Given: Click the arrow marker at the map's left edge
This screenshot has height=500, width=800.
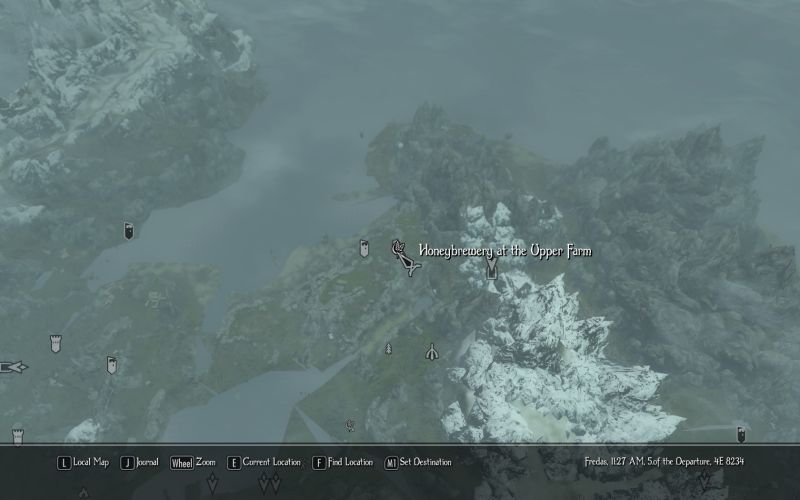Looking at the screenshot, I should 14,366.
